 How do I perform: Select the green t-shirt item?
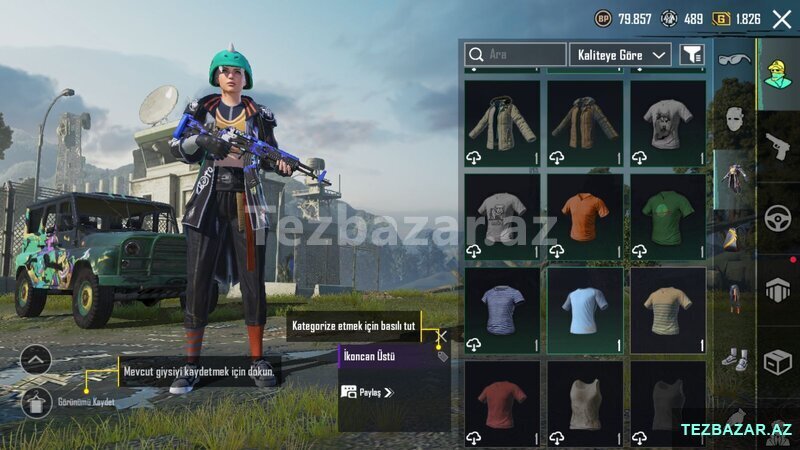[x=667, y=215]
